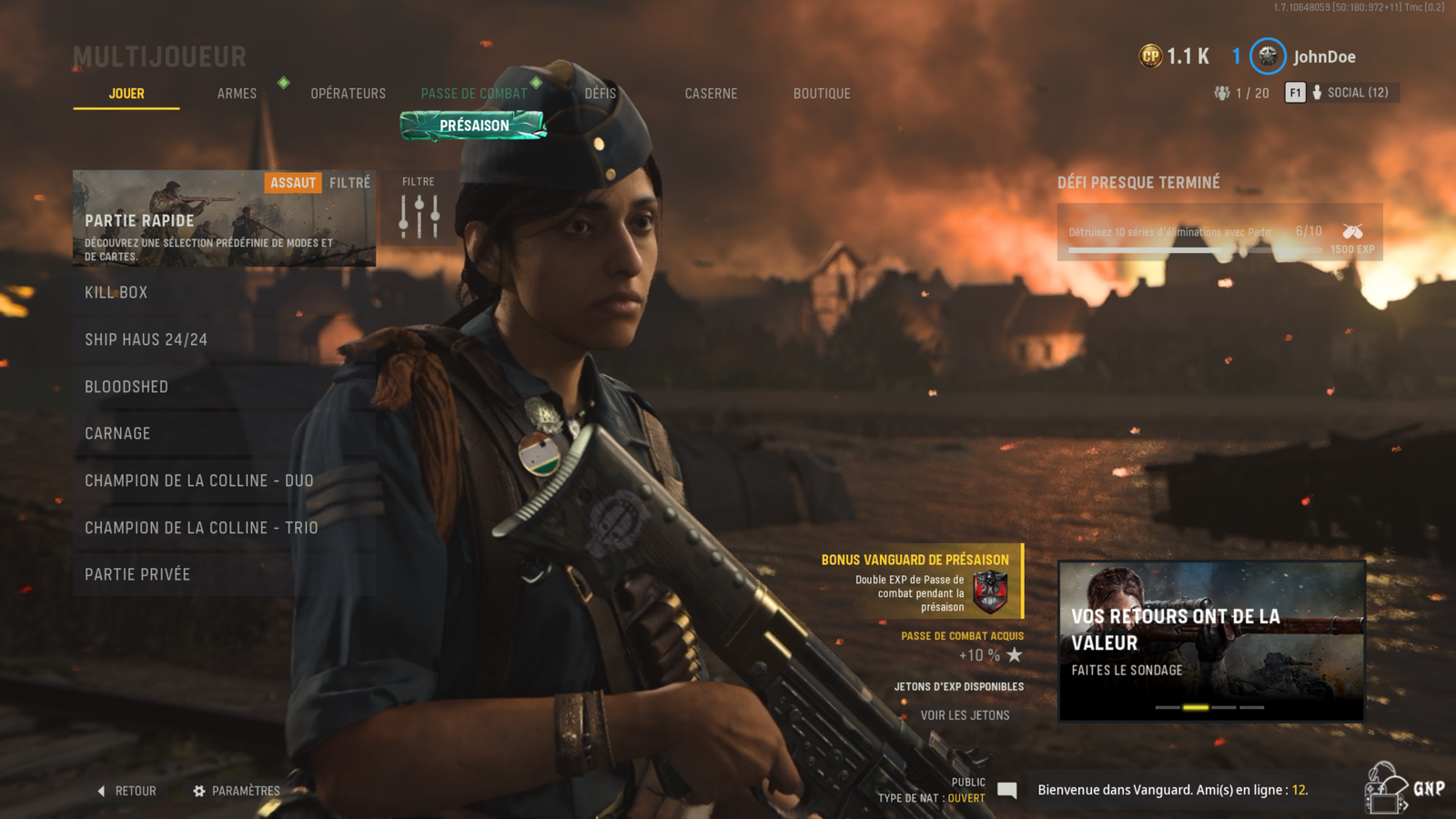This screenshot has height=819, width=1456.
Task: Switch to the Armes tab
Action: pyautogui.click(x=237, y=94)
